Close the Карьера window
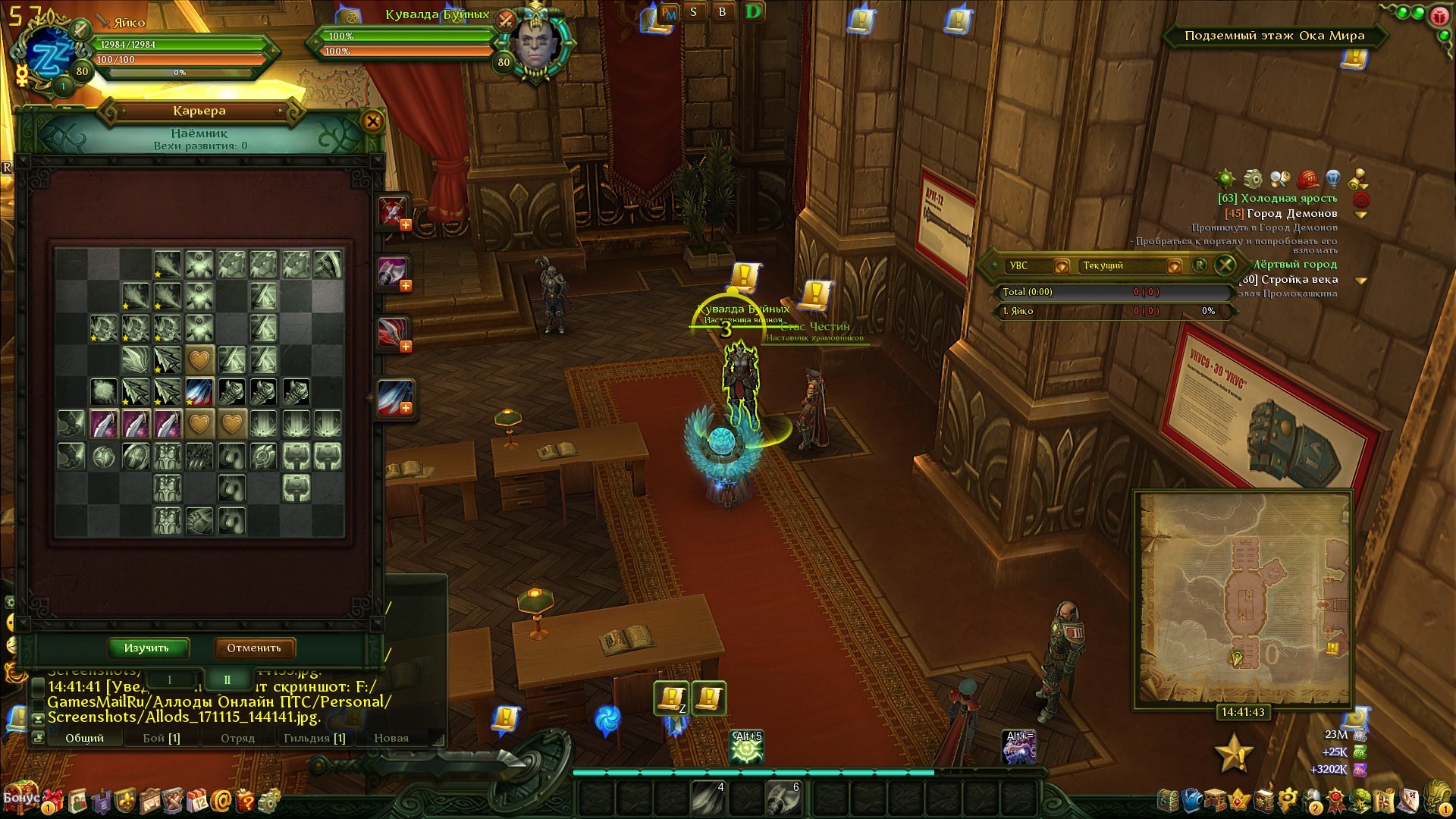The image size is (1456, 819). click(x=372, y=121)
